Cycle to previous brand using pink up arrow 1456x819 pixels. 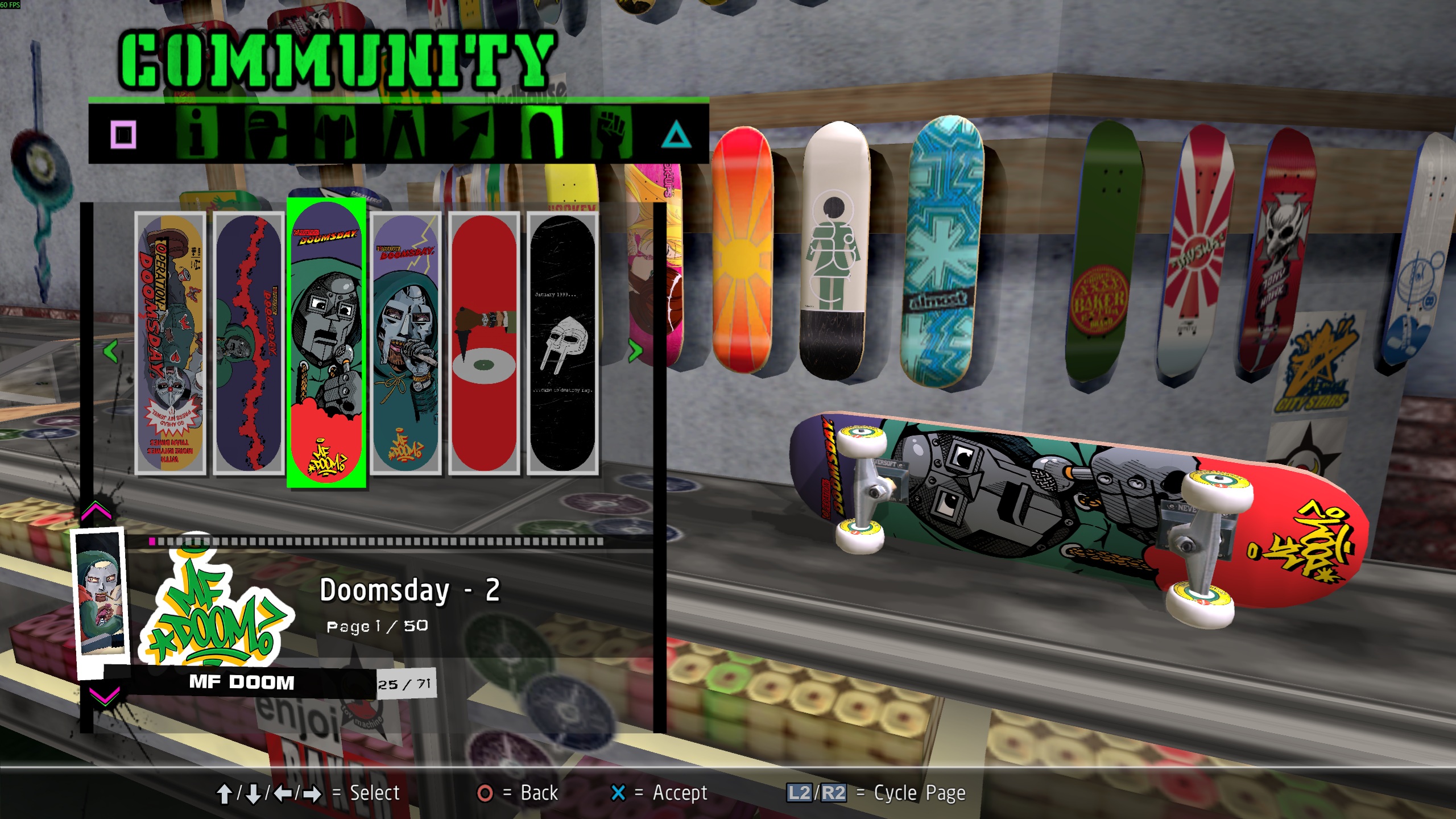96,511
